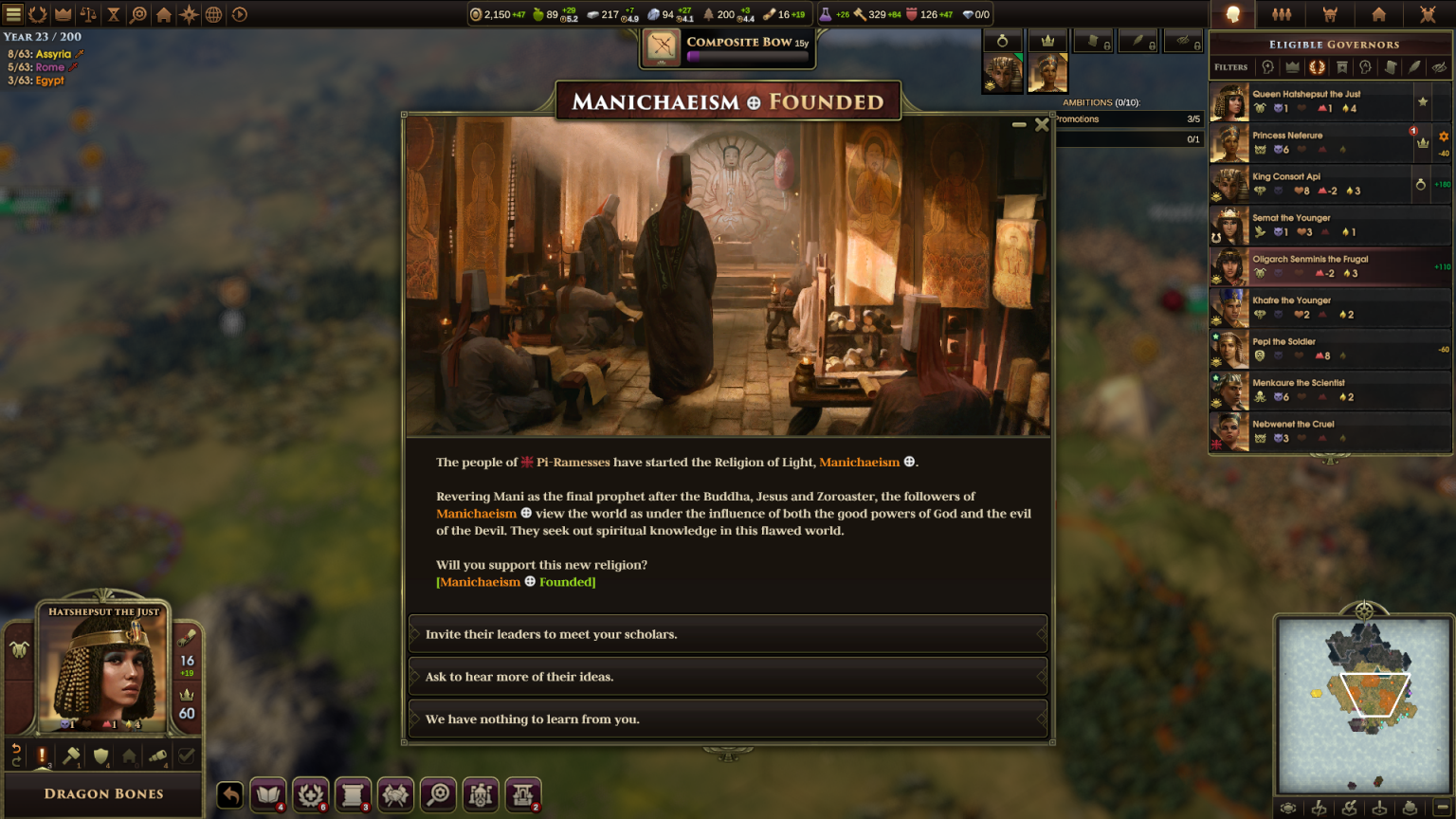Toggle the eye-slash hide filter for governors
This screenshot has width=1456, height=819.
click(1439, 66)
